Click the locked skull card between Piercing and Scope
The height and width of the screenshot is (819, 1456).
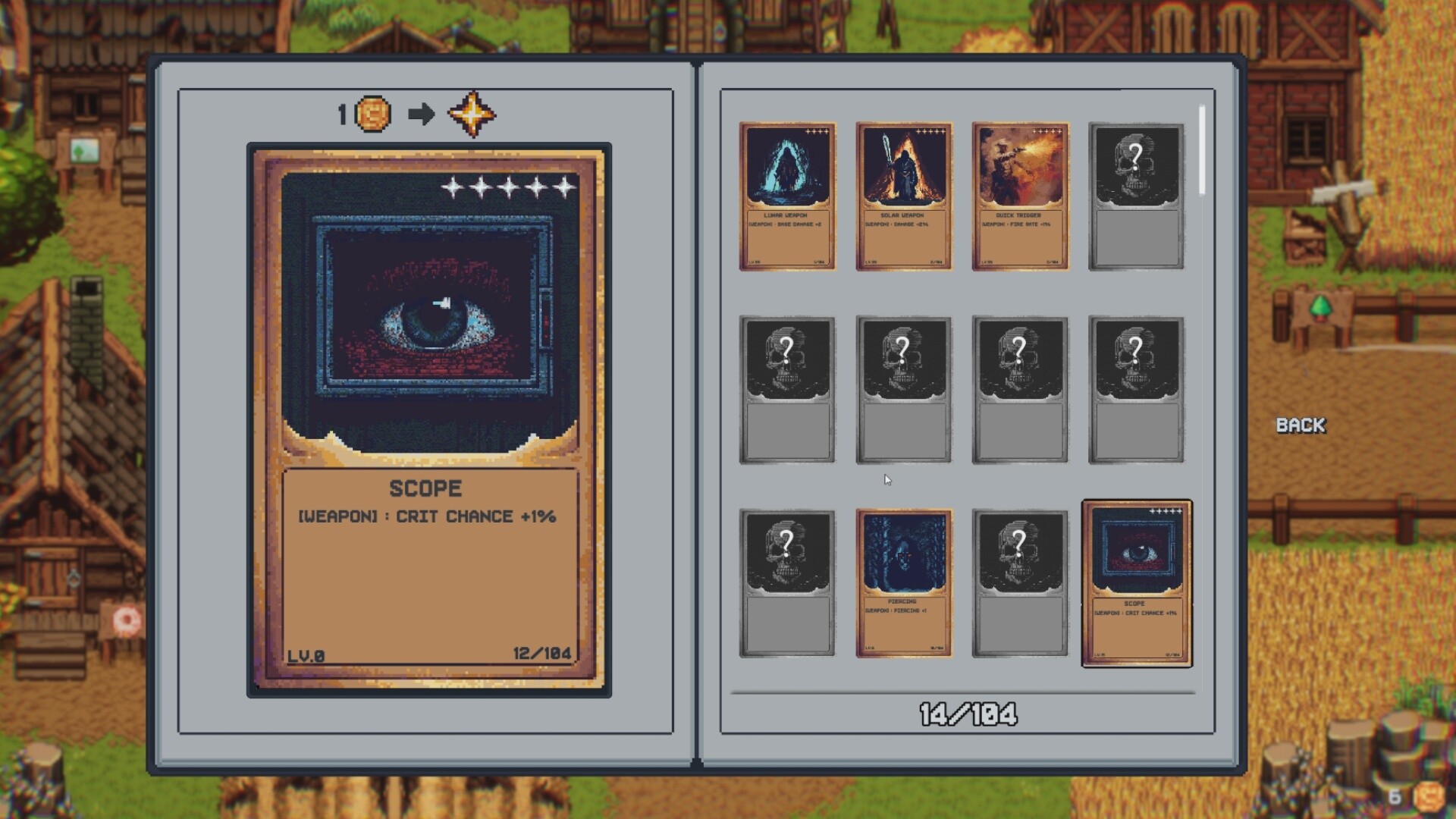click(x=1021, y=584)
